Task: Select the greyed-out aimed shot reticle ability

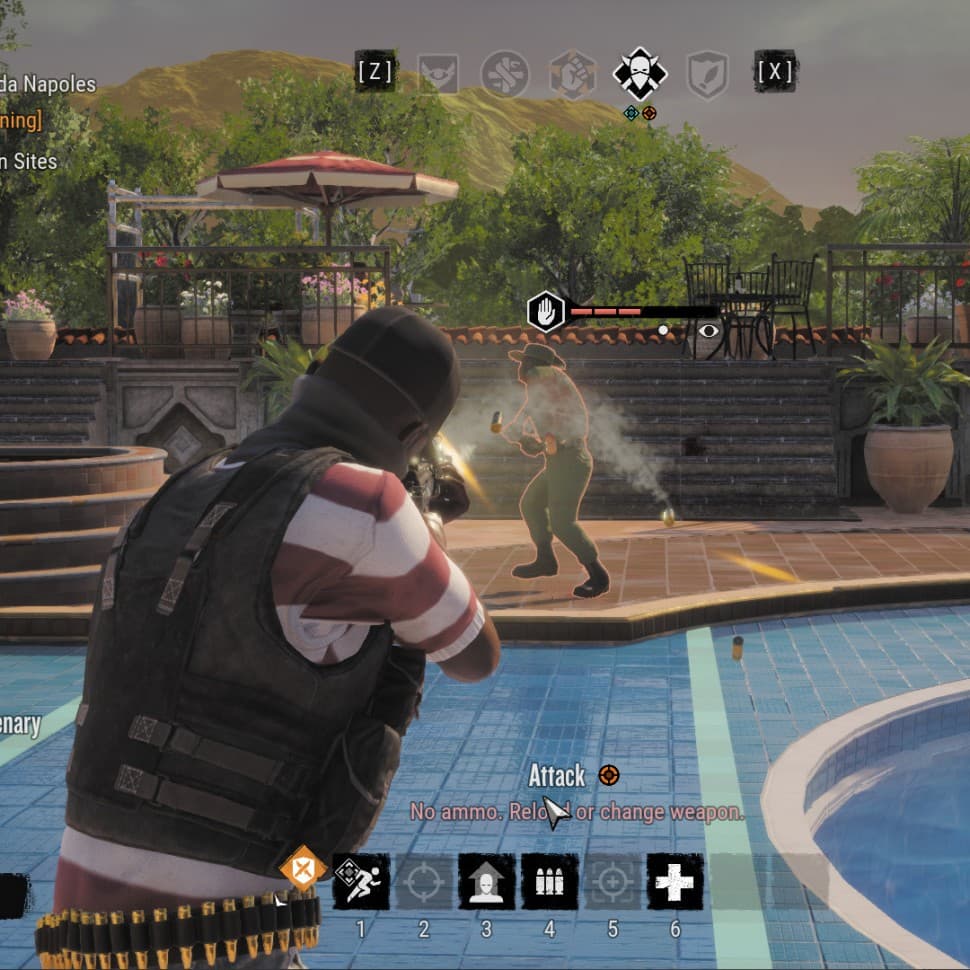Action: pos(612,881)
